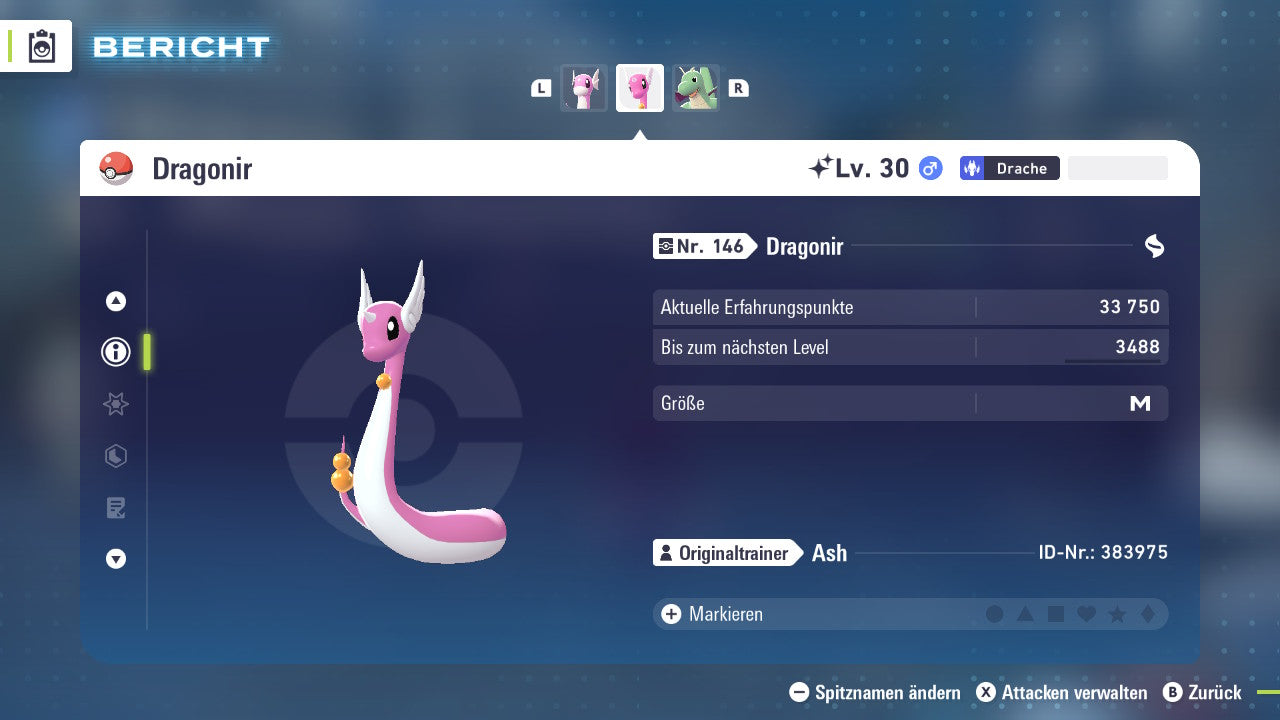This screenshot has height=720, width=1280.
Task: Toggle the heart marking
Action: pyautogui.click(x=1086, y=614)
